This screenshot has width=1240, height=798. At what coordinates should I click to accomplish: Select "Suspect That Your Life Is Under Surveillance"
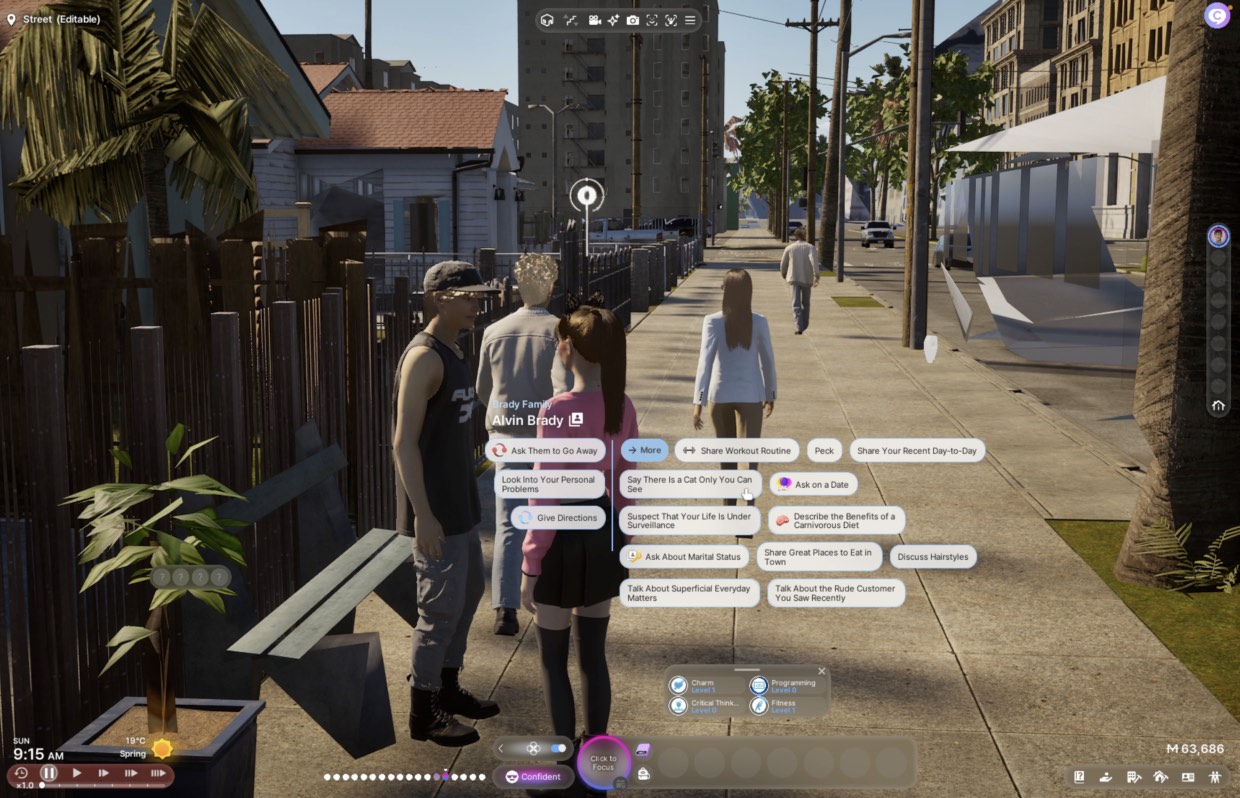point(689,520)
